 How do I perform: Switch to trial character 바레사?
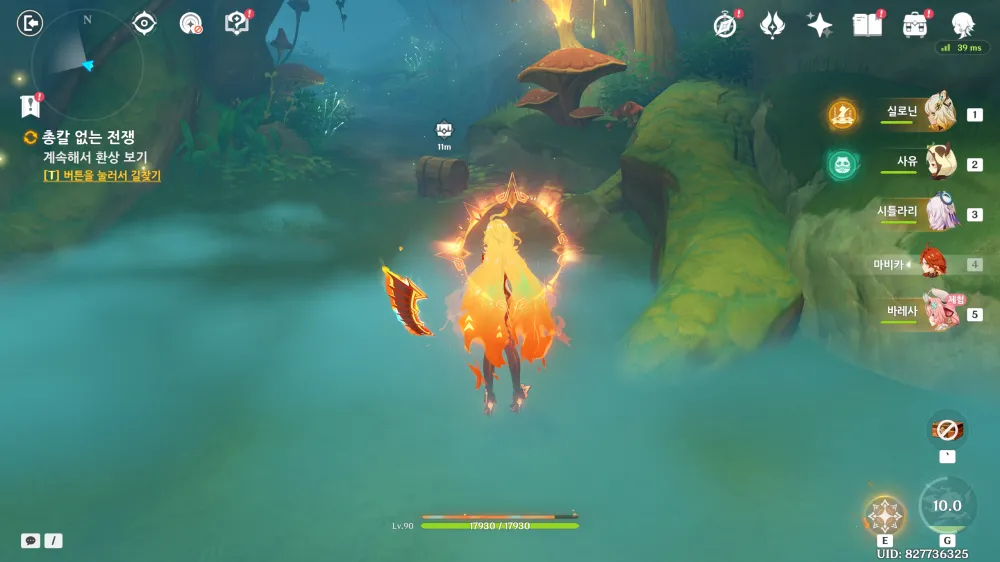coord(938,312)
